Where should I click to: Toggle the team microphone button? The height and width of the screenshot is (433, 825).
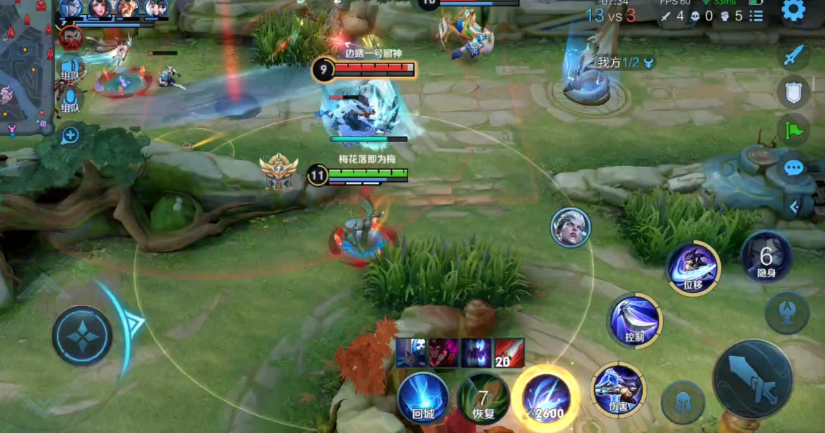(70, 100)
